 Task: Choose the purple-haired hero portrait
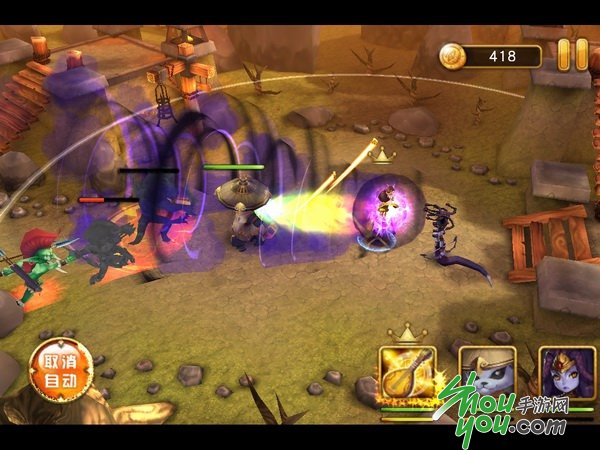tap(567, 374)
